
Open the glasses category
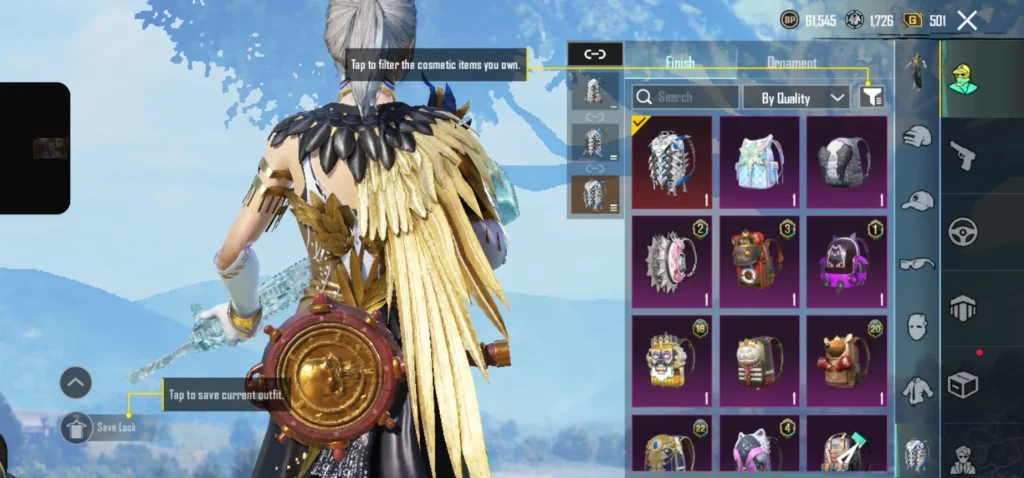coord(917,264)
